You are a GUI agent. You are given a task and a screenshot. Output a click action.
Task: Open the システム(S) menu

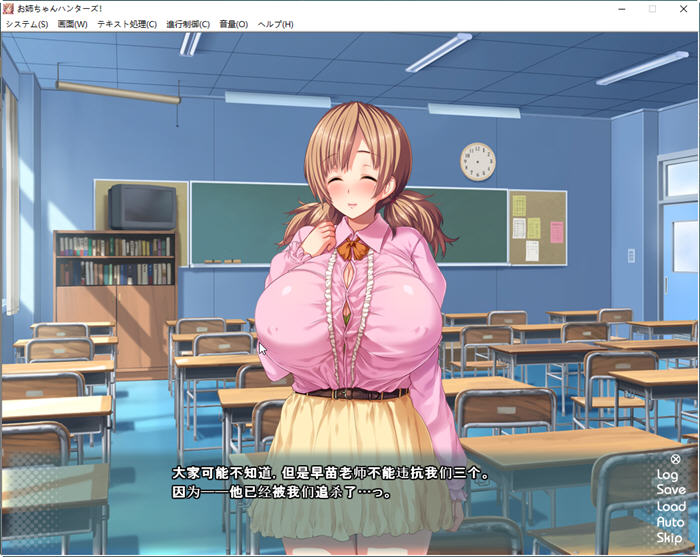tap(26, 24)
